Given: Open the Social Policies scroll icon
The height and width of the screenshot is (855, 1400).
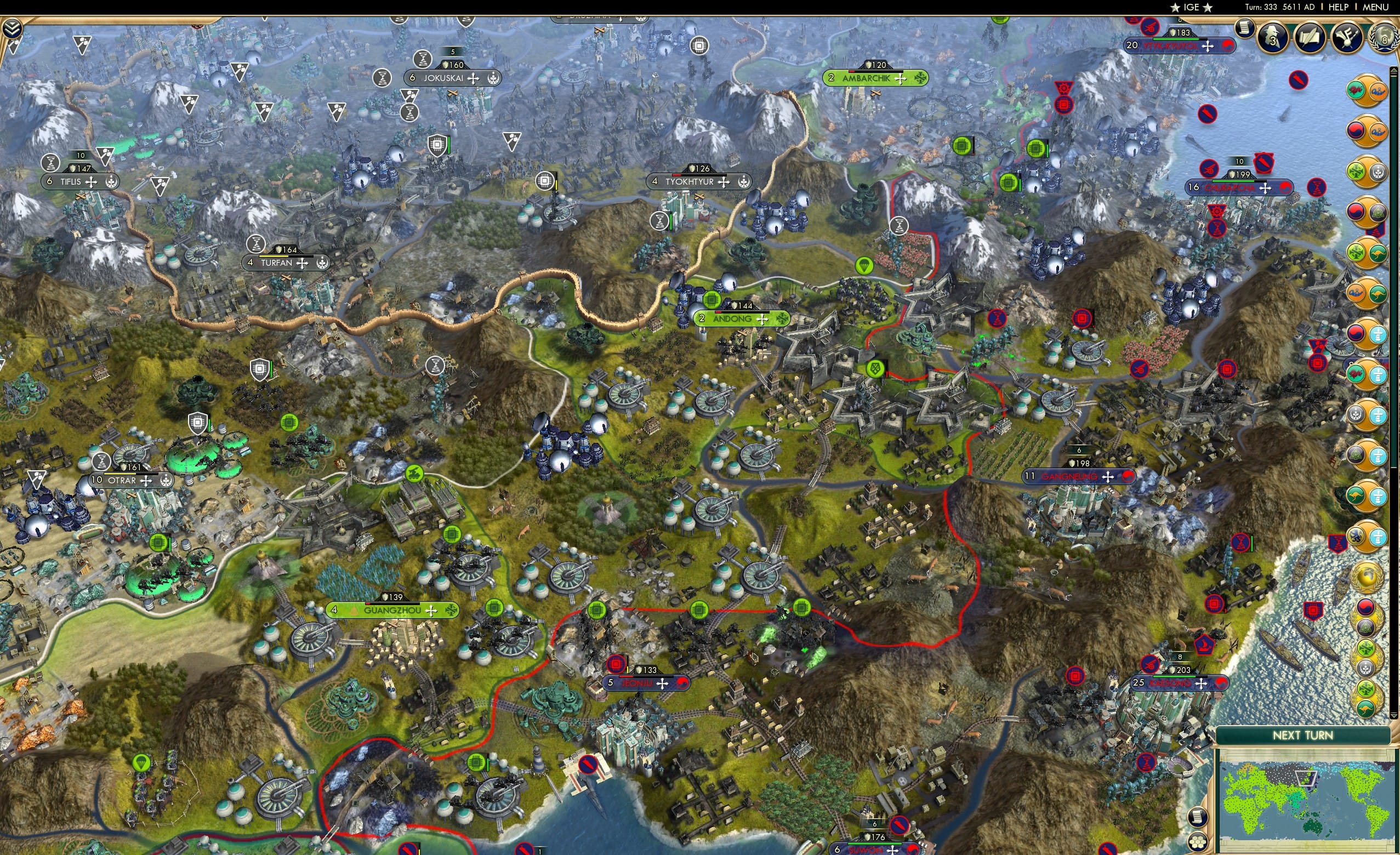Looking at the screenshot, I should click(x=1310, y=38).
